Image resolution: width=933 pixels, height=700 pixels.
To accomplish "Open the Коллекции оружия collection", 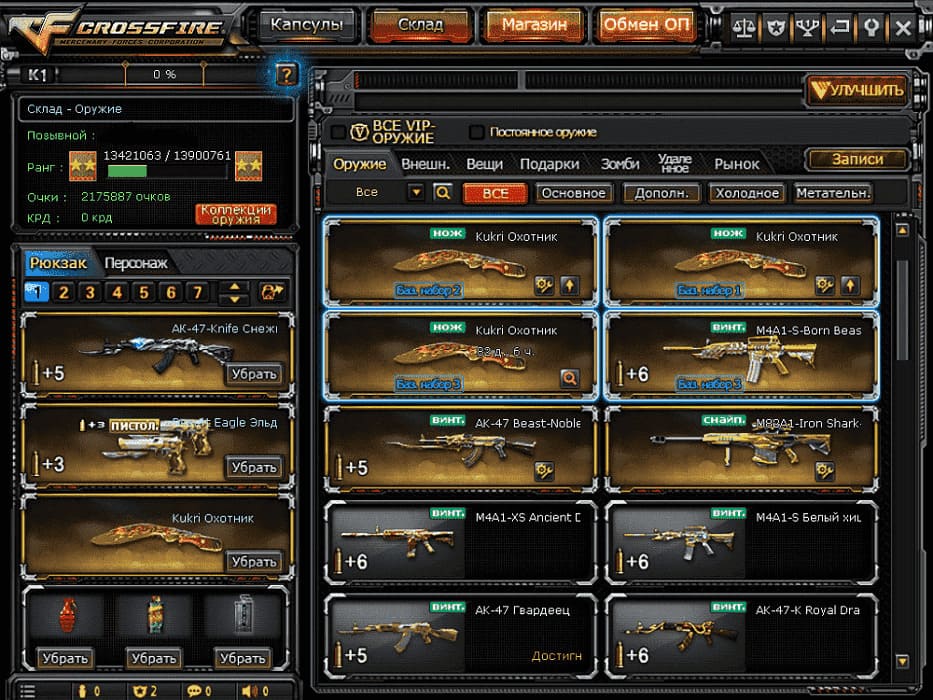I will point(235,214).
